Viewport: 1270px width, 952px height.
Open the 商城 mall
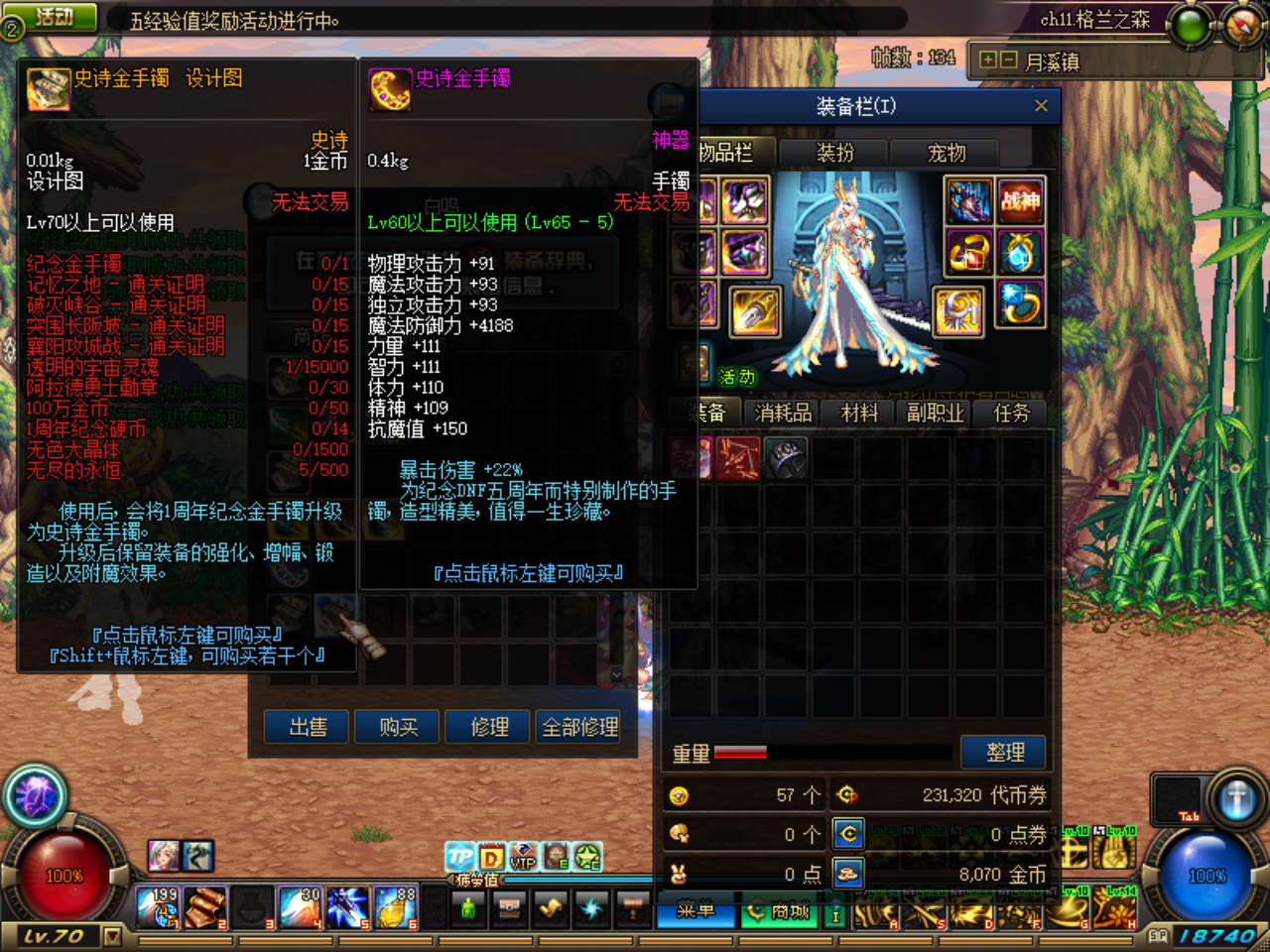[780, 913]
